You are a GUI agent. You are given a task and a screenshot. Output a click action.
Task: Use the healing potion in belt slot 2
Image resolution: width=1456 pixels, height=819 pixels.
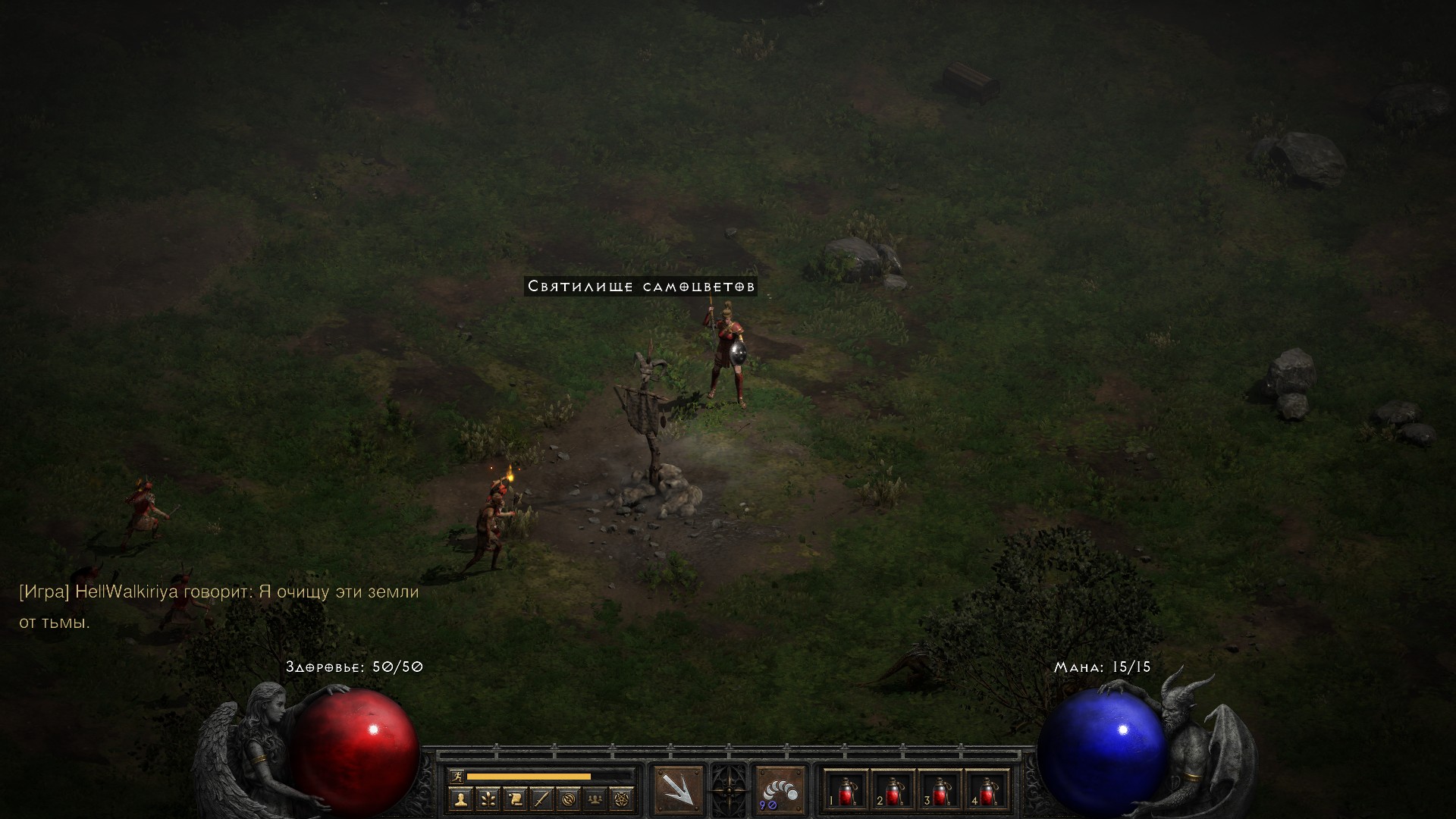coord(893,792)
